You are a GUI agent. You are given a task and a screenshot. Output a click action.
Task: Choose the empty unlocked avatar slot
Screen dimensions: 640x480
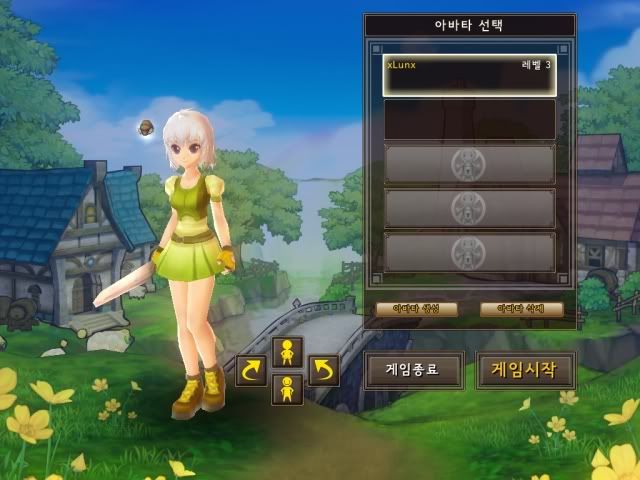pyautogui.click(x=469, y=119)
